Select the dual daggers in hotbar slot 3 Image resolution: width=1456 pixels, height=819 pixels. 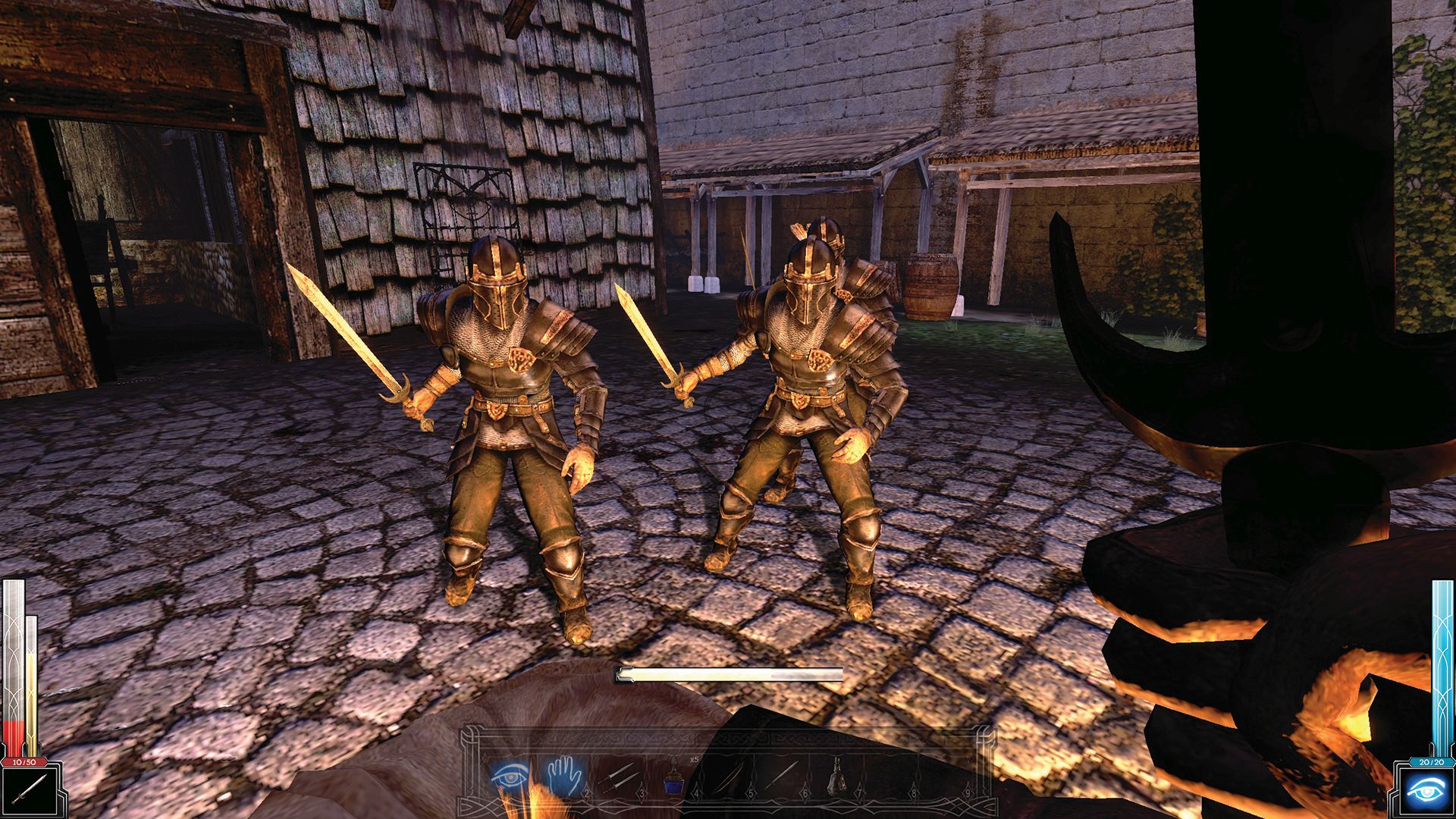pos(619,778)
